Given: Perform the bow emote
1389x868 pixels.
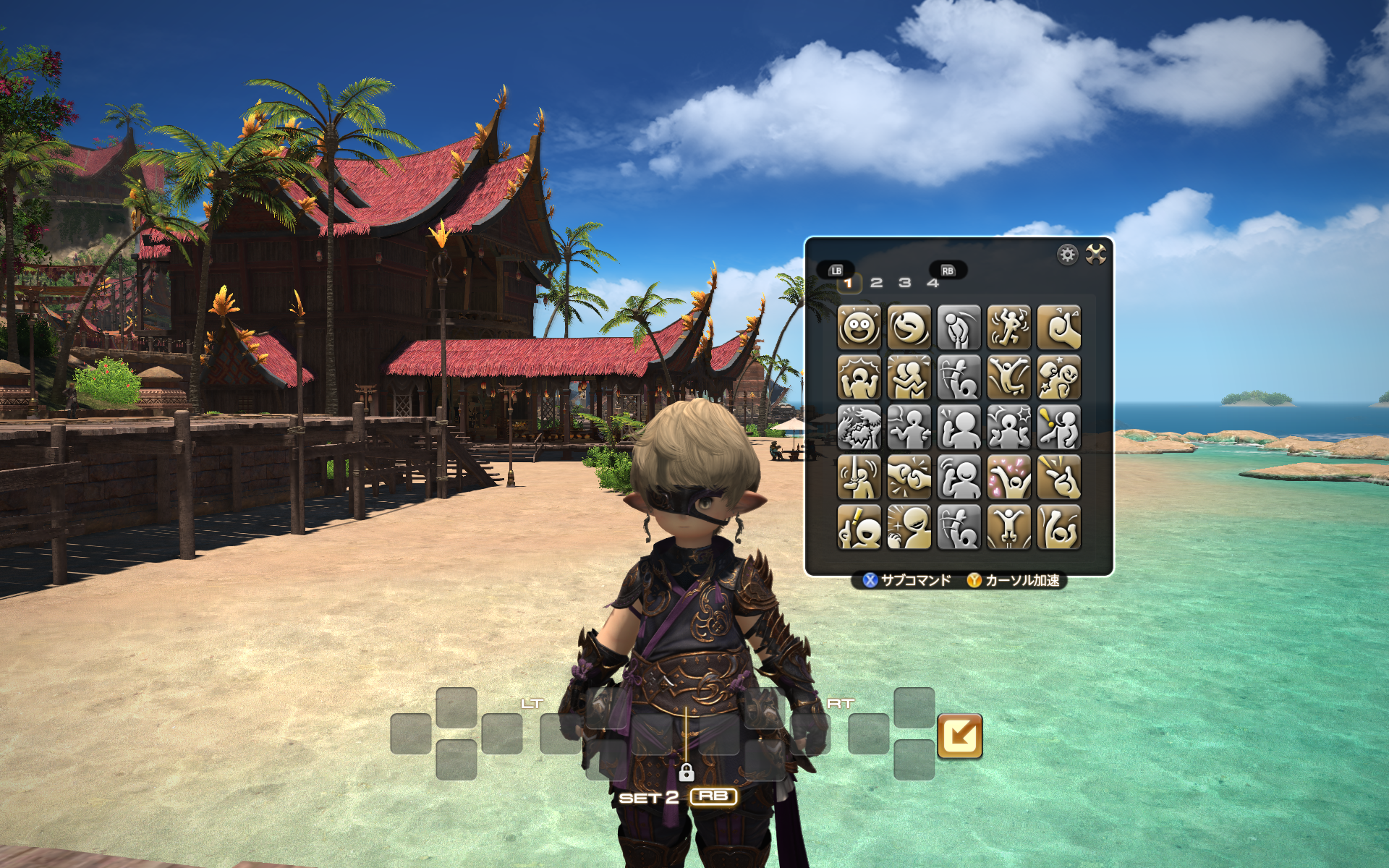Looking at the screenshot, I should (959, 327).
